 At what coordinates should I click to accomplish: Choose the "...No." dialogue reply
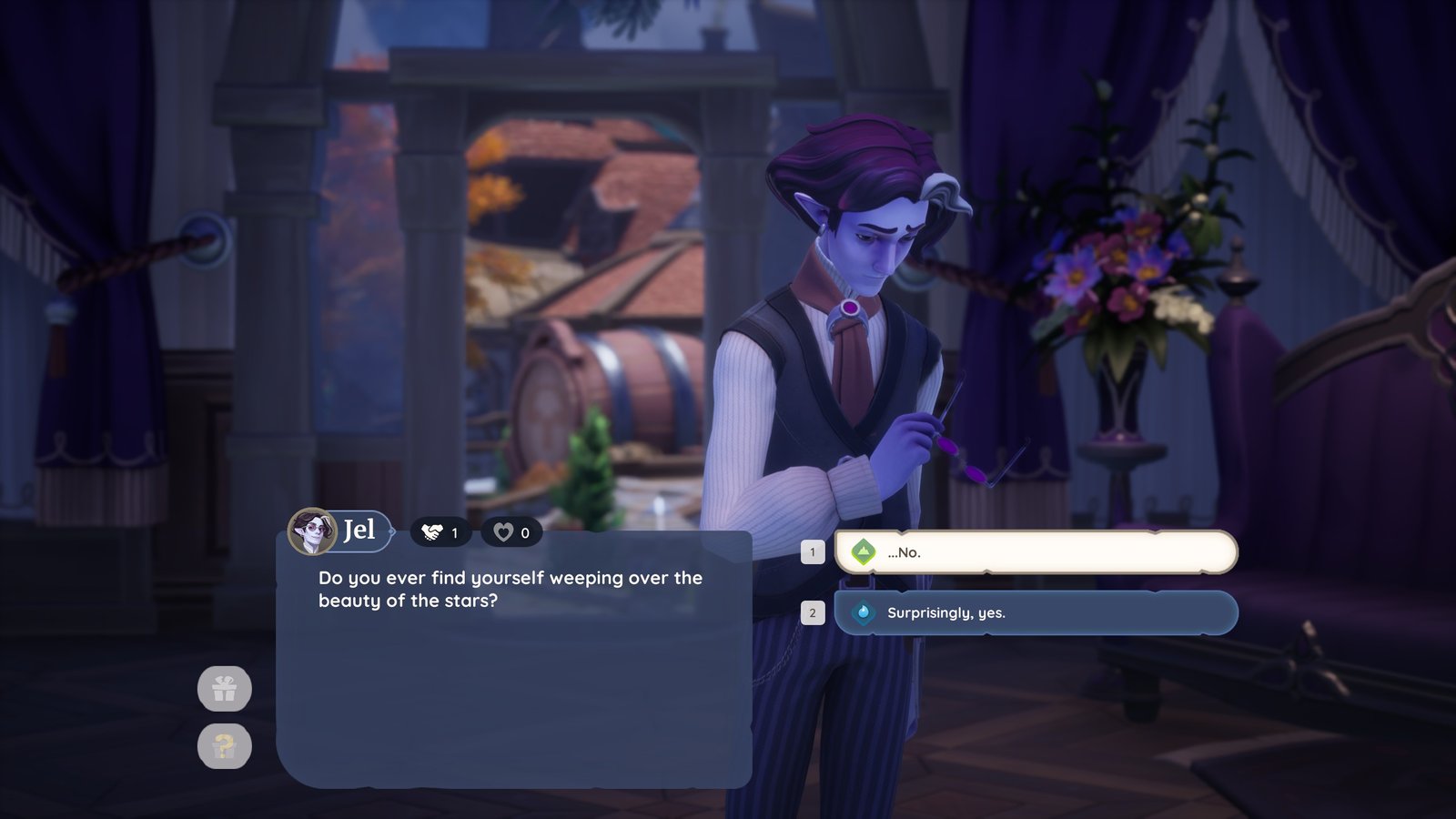click(1036, 552)
